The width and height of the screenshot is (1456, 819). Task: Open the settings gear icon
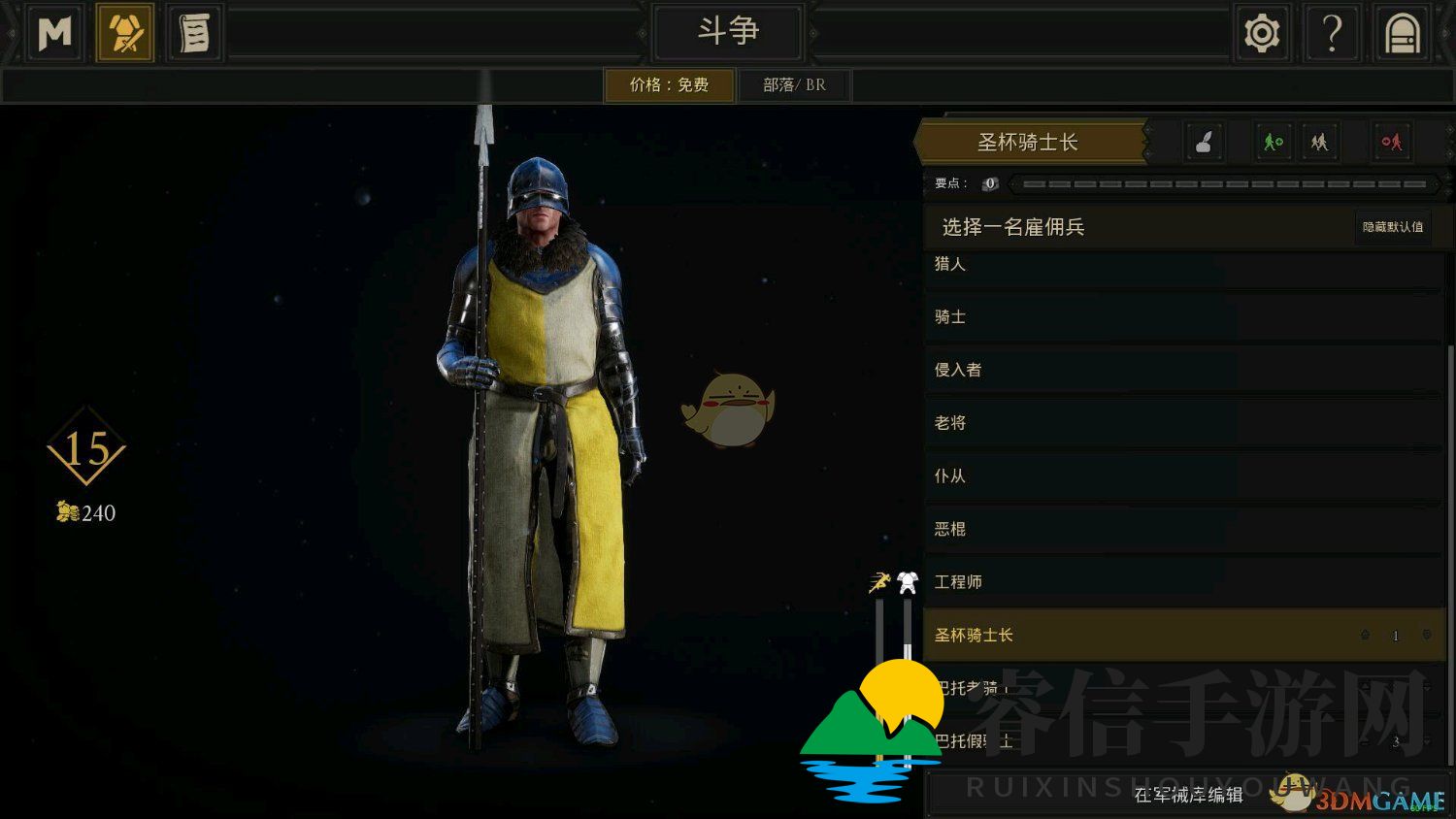[x=1260, y=32]
